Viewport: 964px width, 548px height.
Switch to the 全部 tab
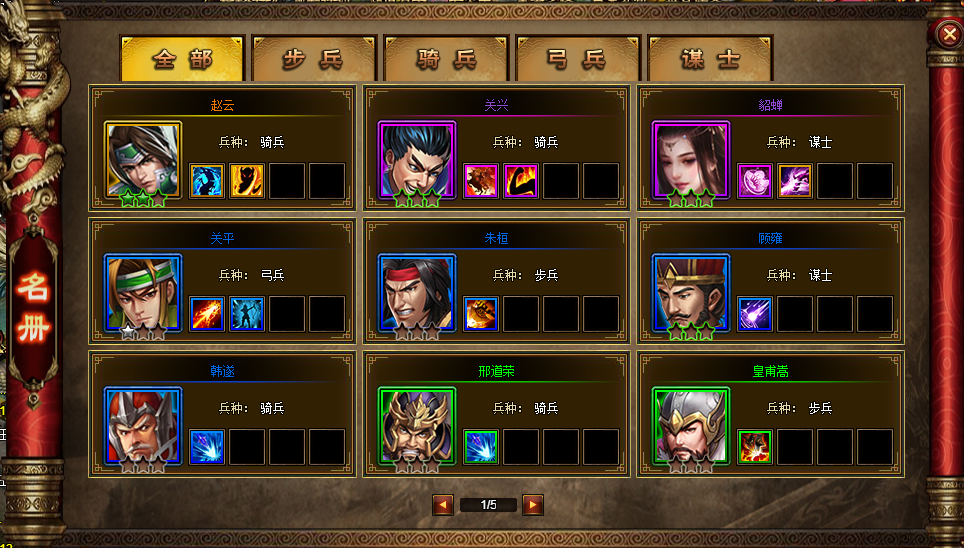pos(182,59)
